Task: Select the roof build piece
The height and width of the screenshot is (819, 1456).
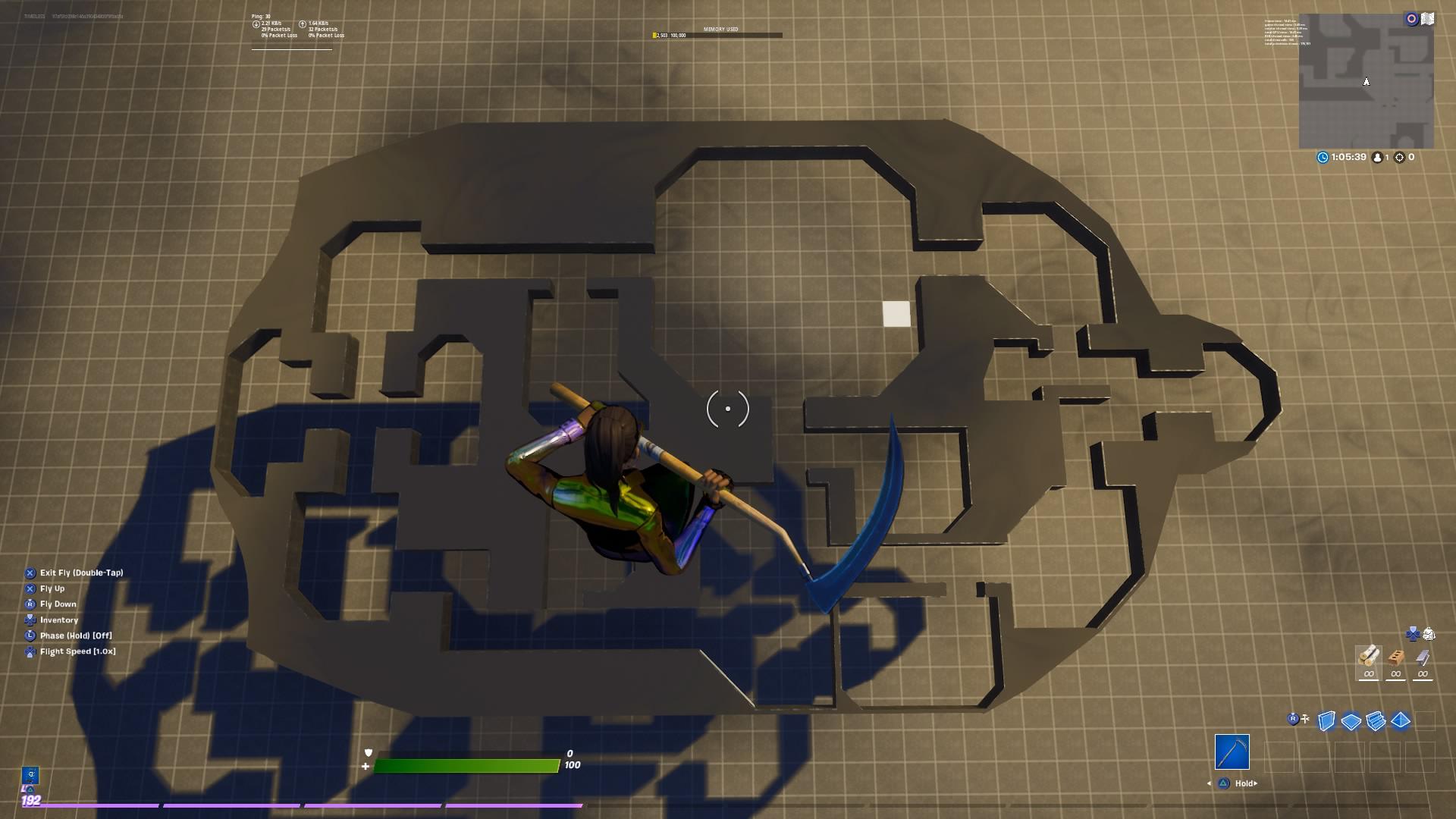Action: point(1400,719)
